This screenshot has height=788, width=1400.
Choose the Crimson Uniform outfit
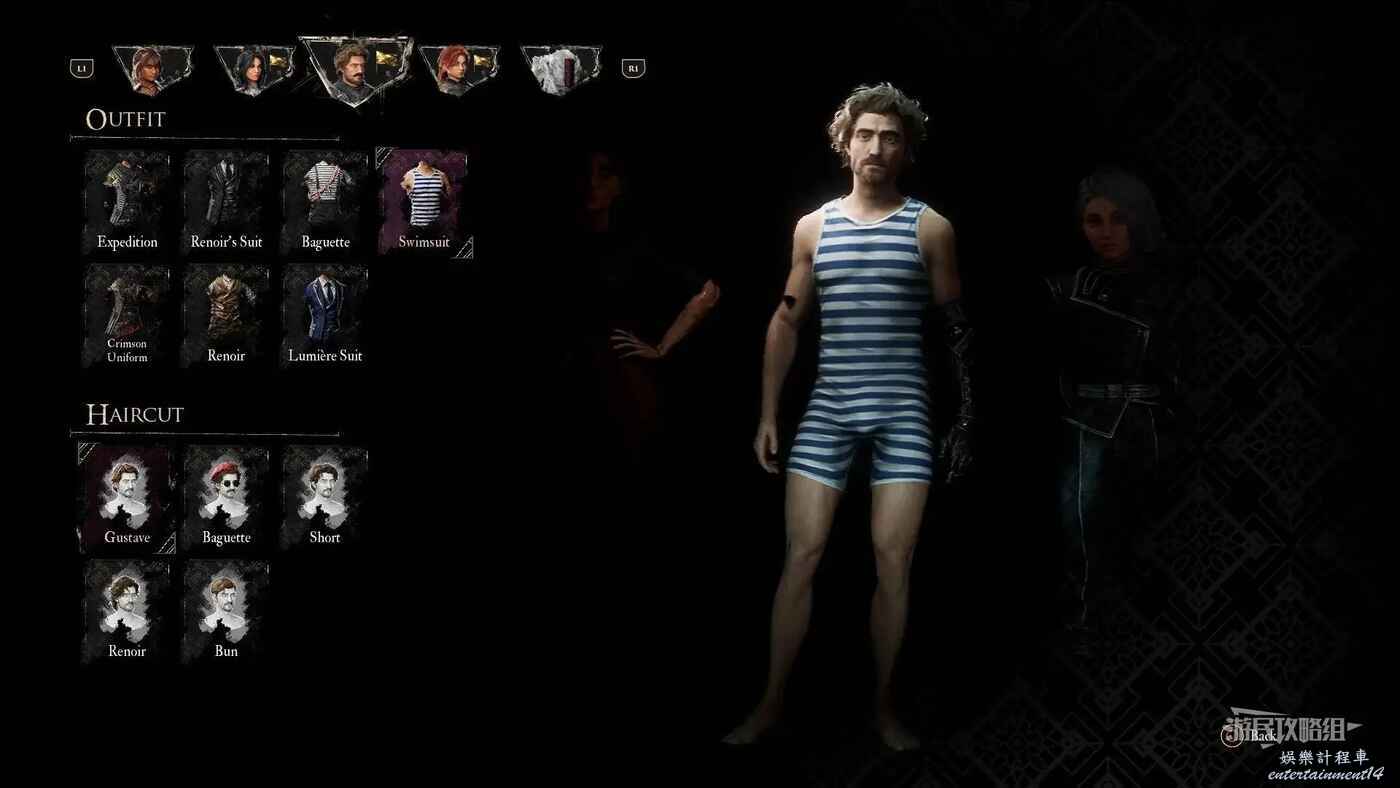(x=127, y=317)
